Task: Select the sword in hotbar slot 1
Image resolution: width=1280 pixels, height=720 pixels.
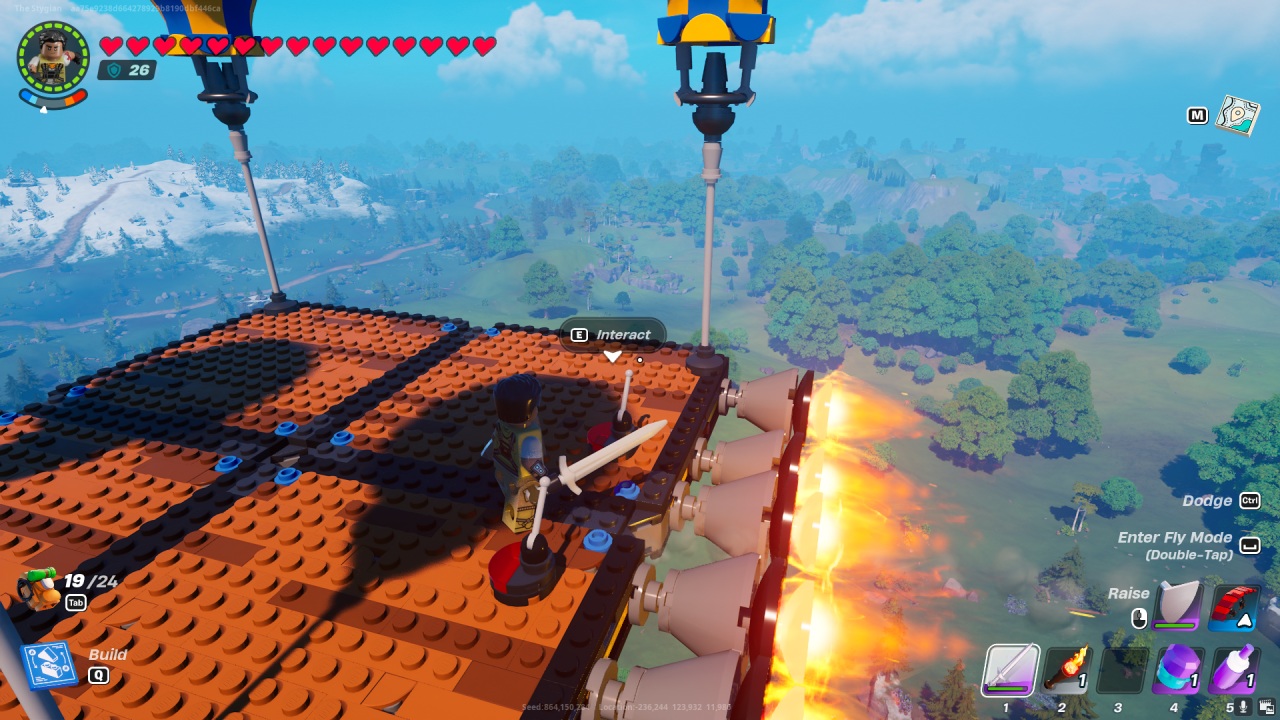Action: (x=1010, y=671)
